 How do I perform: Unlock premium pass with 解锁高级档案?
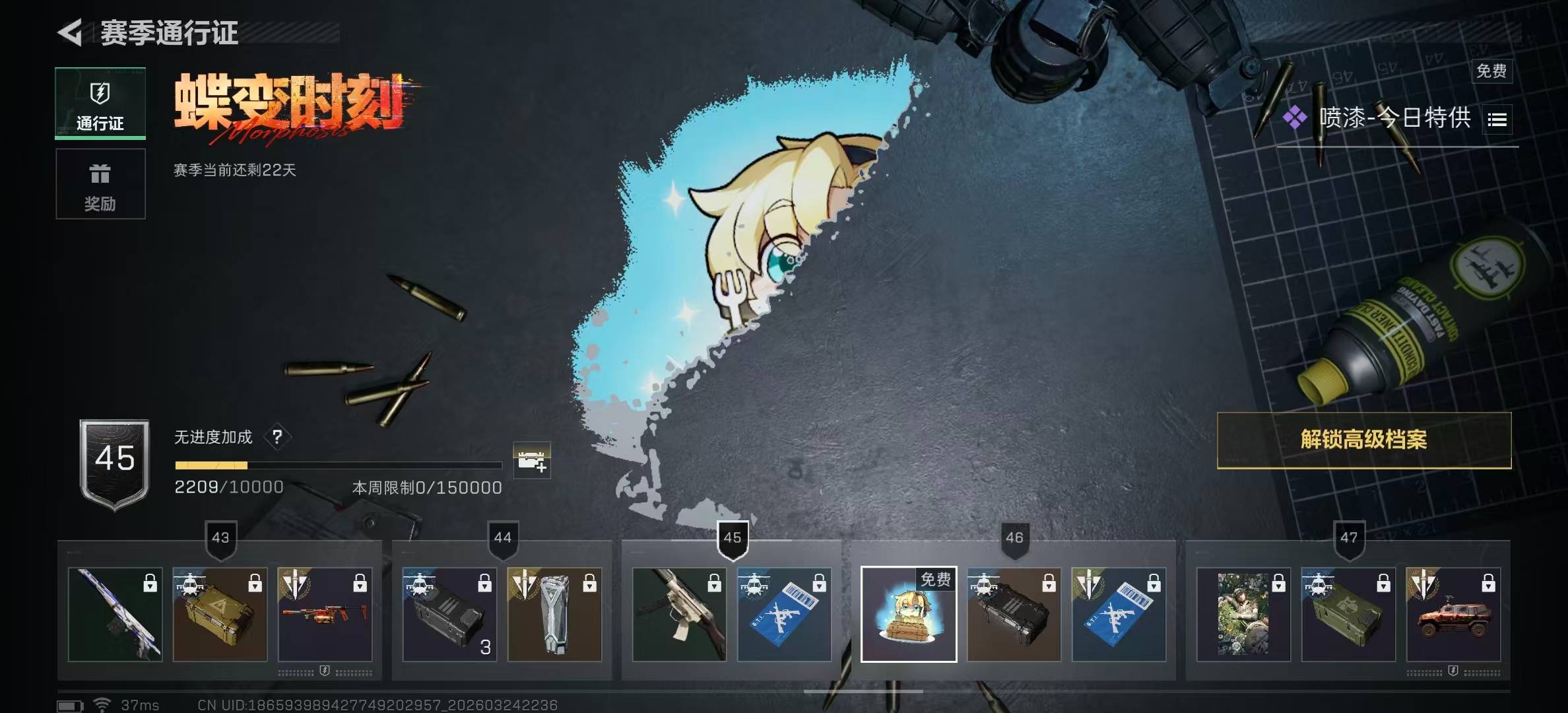click(1363, 440)
